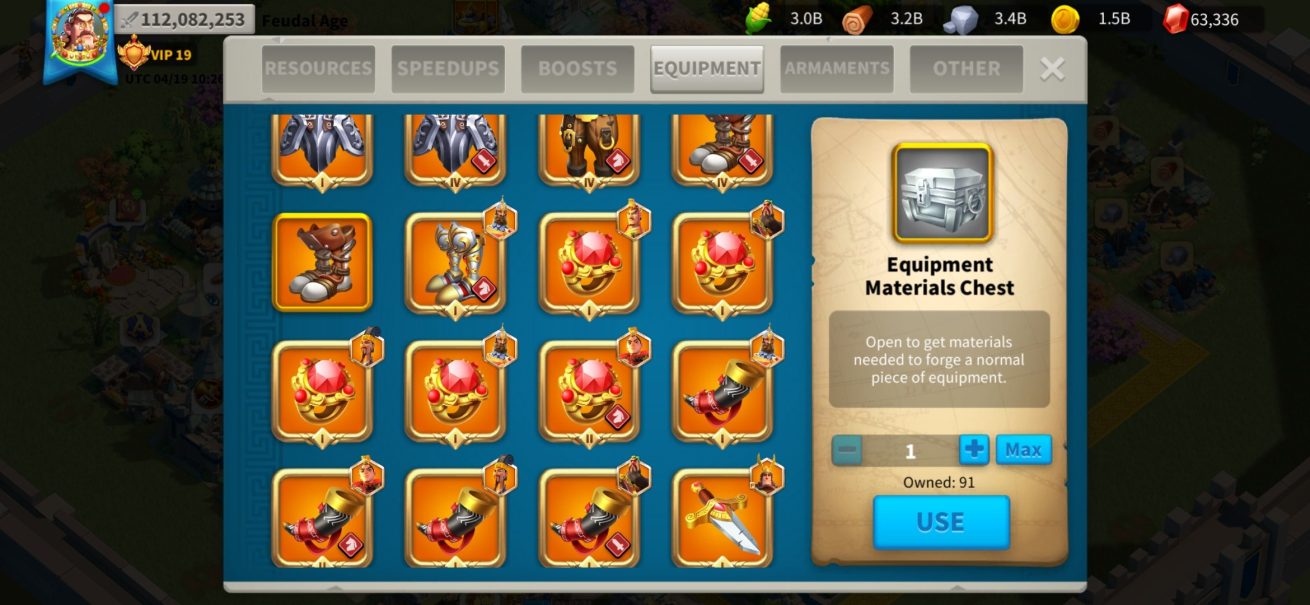Image resolution: width=1310 pixels, height=605 pixels.
Task: Close the items window
Action: [1052, 68]
